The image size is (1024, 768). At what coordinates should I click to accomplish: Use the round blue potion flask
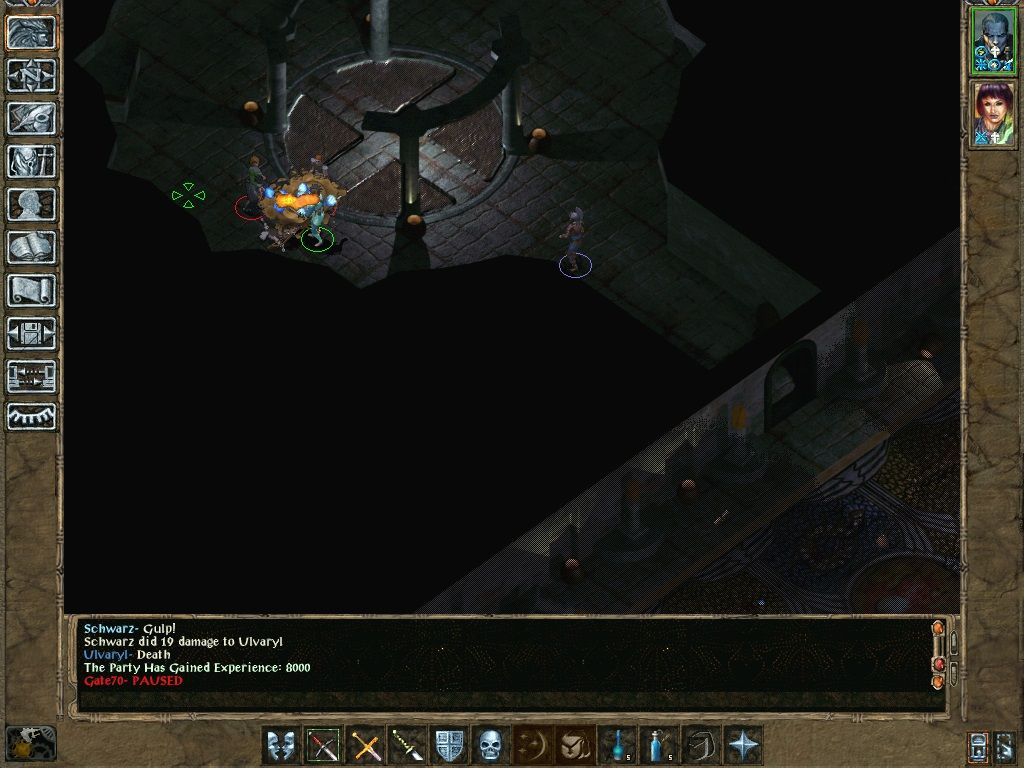coord(617,745)
